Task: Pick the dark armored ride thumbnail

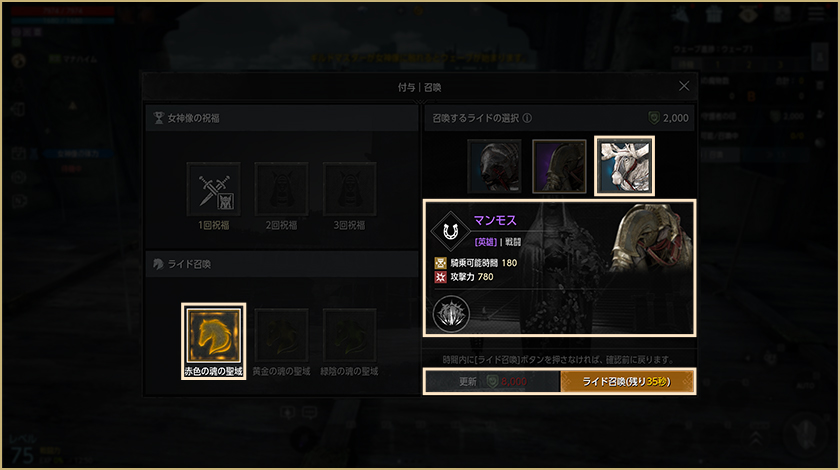Action: 494,166
